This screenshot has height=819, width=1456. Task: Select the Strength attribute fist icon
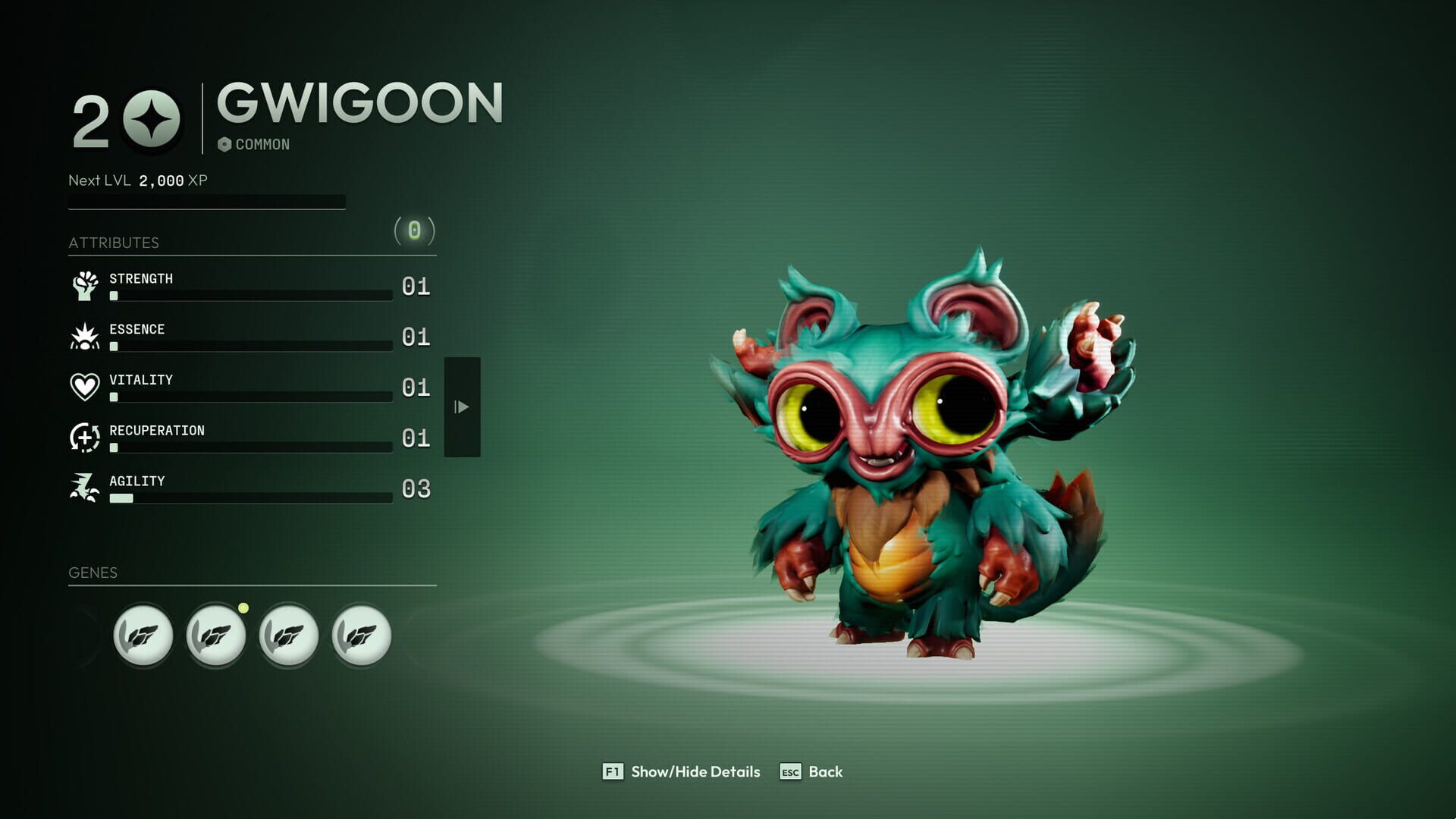(x=86, y=287)
